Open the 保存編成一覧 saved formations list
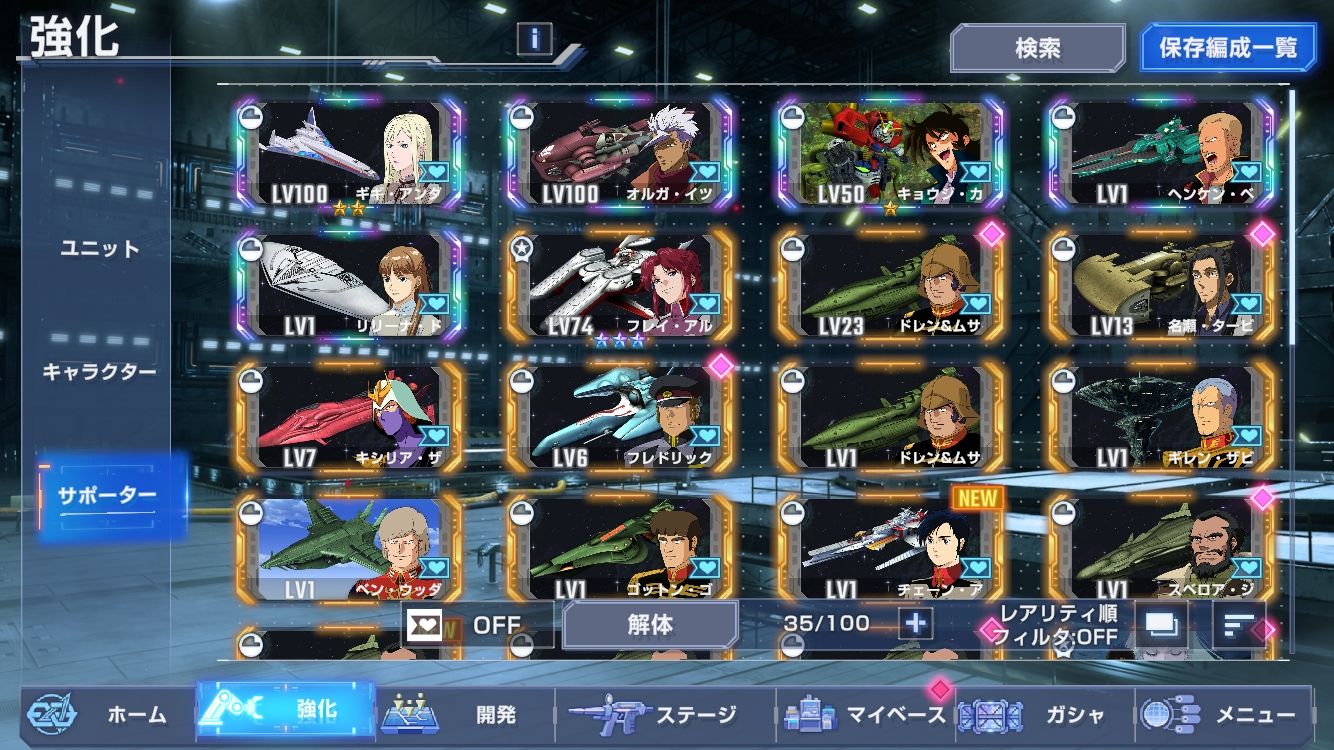The height and width of the screenshot is (750, 1334). click(1228, 48)
